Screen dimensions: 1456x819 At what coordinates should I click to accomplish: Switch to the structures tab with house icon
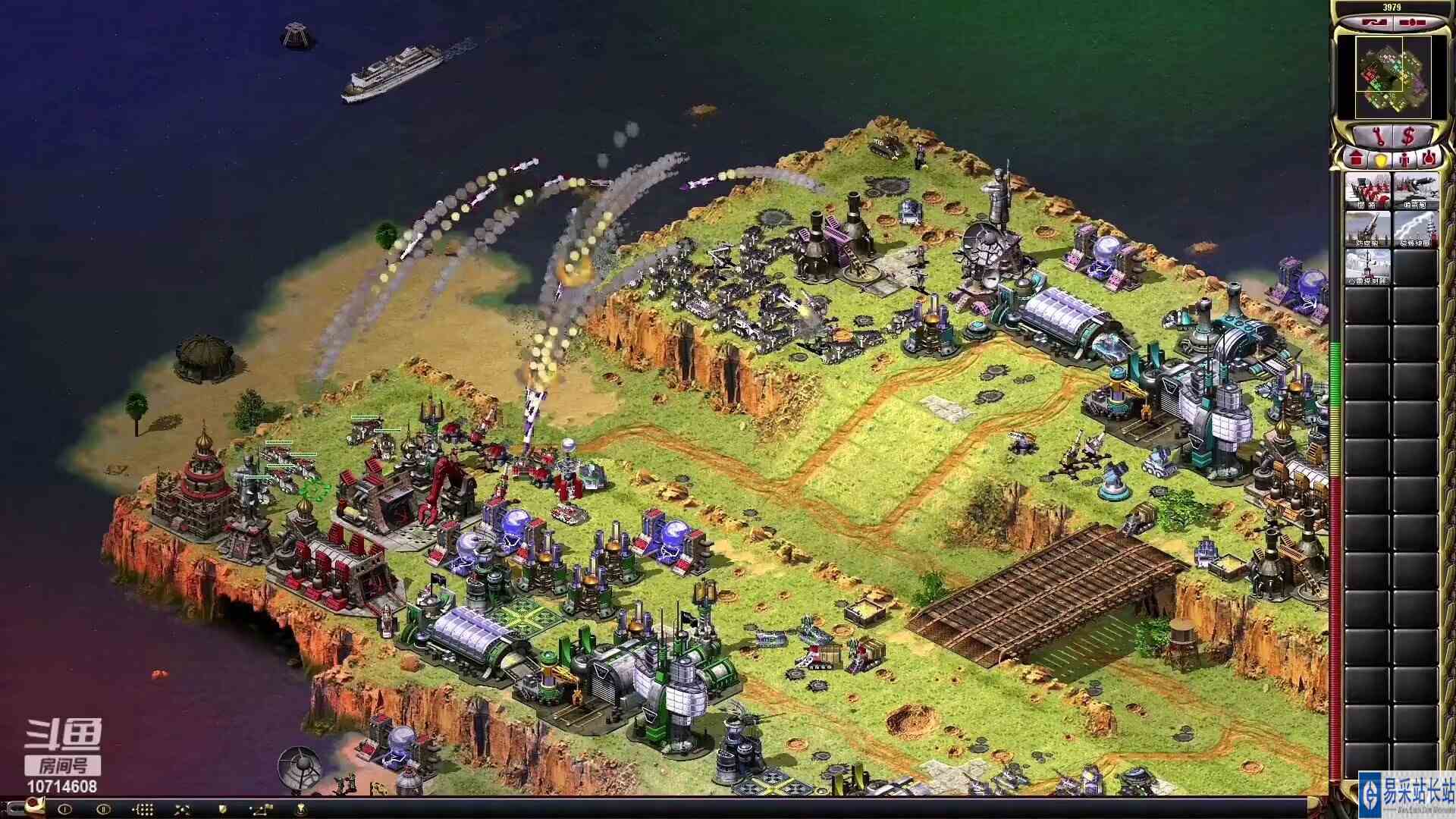1357,160
